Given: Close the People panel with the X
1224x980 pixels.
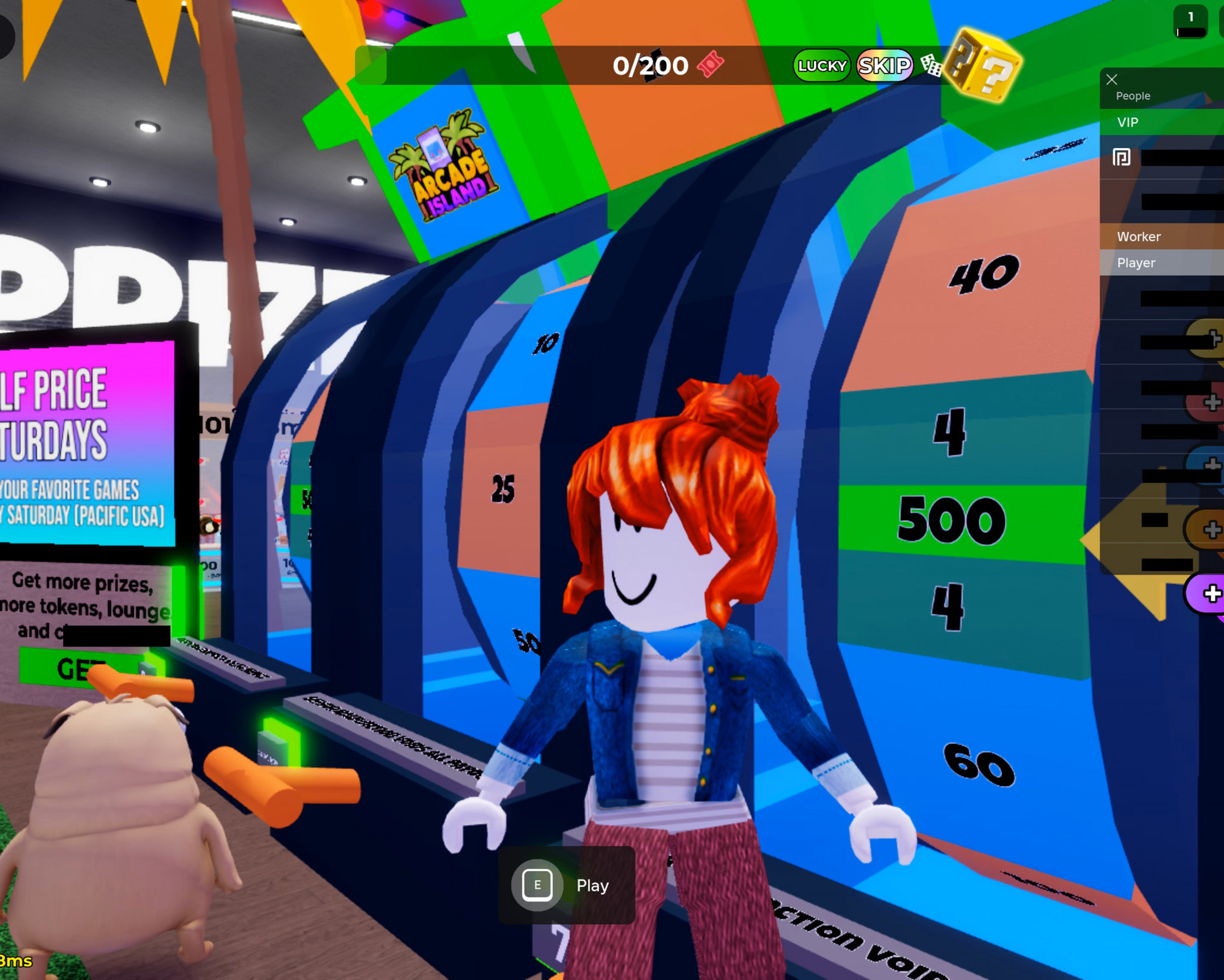Looking at the screenshot, I should point(1112,80).
